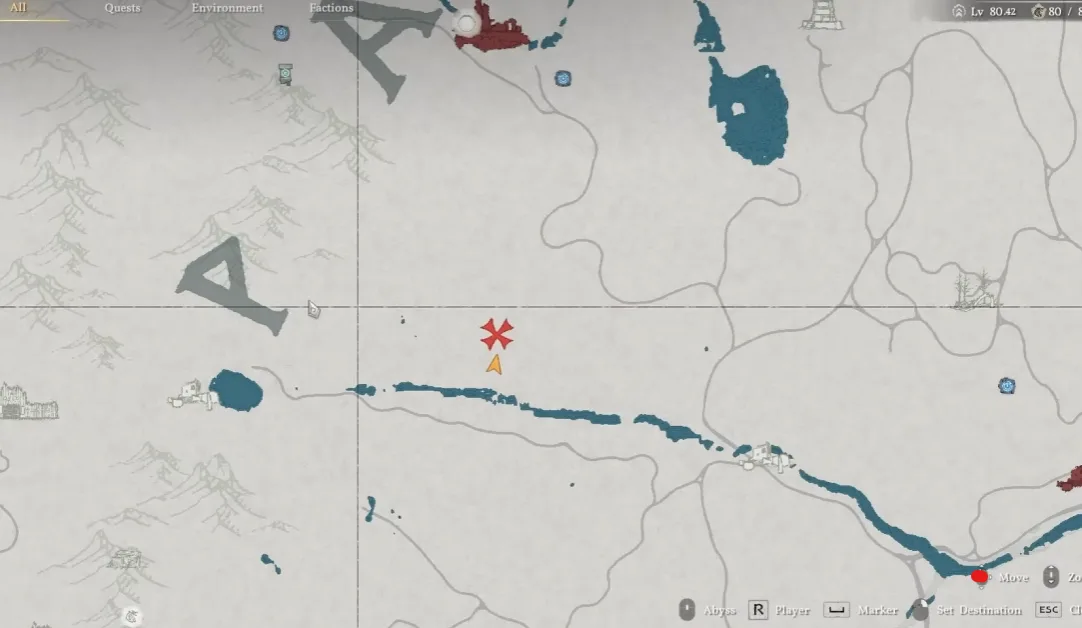Select the green banner map marker

(x=285, y=73)
